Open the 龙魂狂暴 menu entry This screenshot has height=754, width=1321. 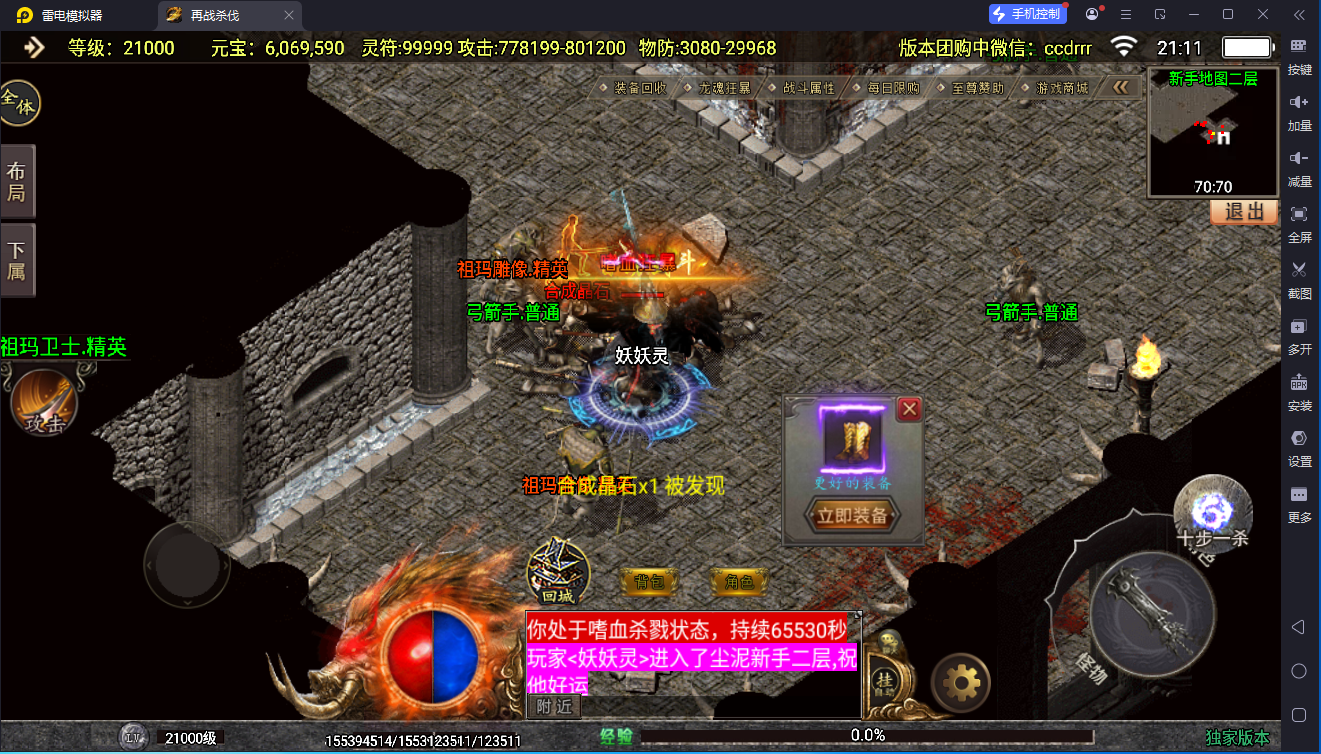pos(726,88)
